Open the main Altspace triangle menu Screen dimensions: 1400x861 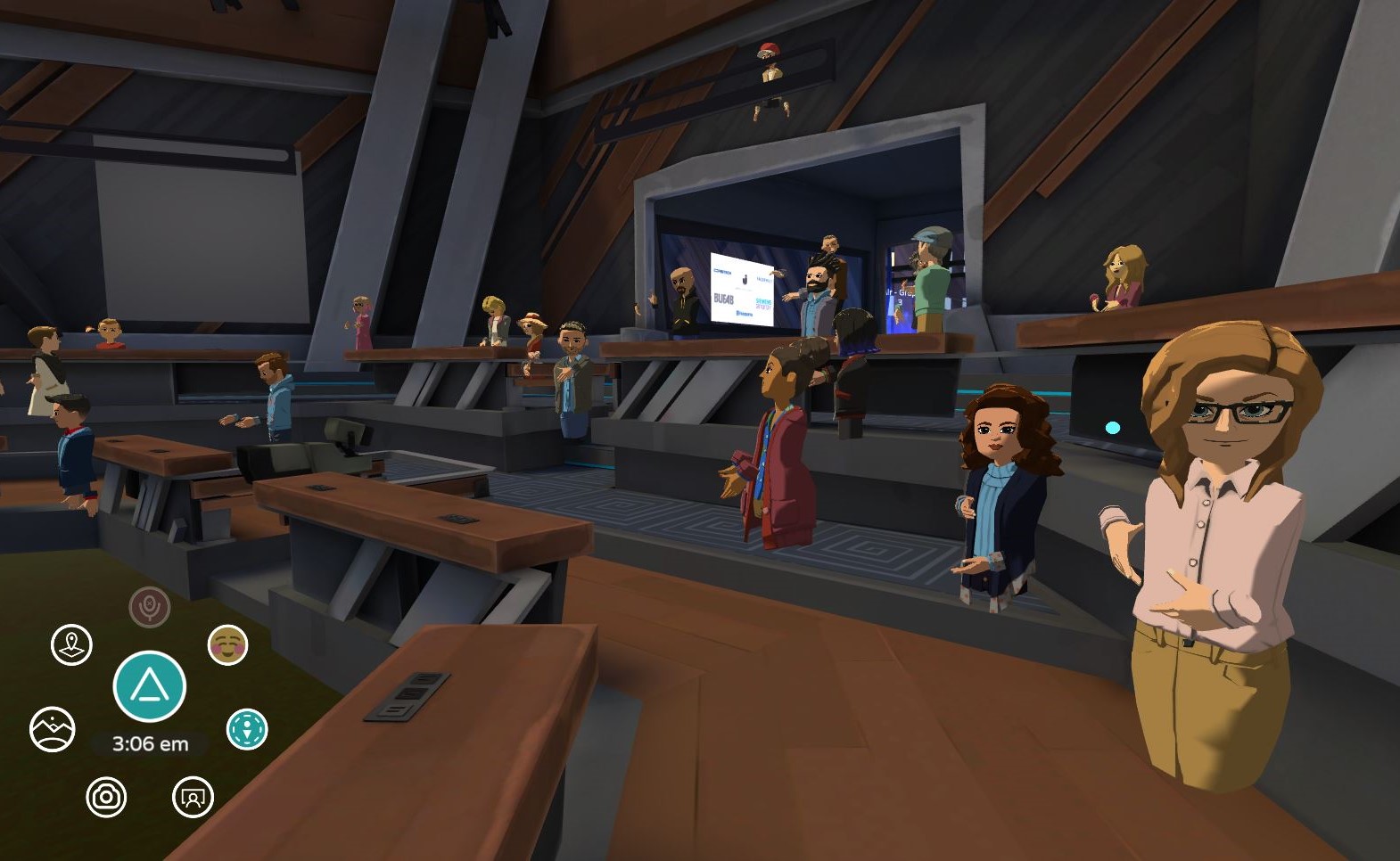(150, 686)
